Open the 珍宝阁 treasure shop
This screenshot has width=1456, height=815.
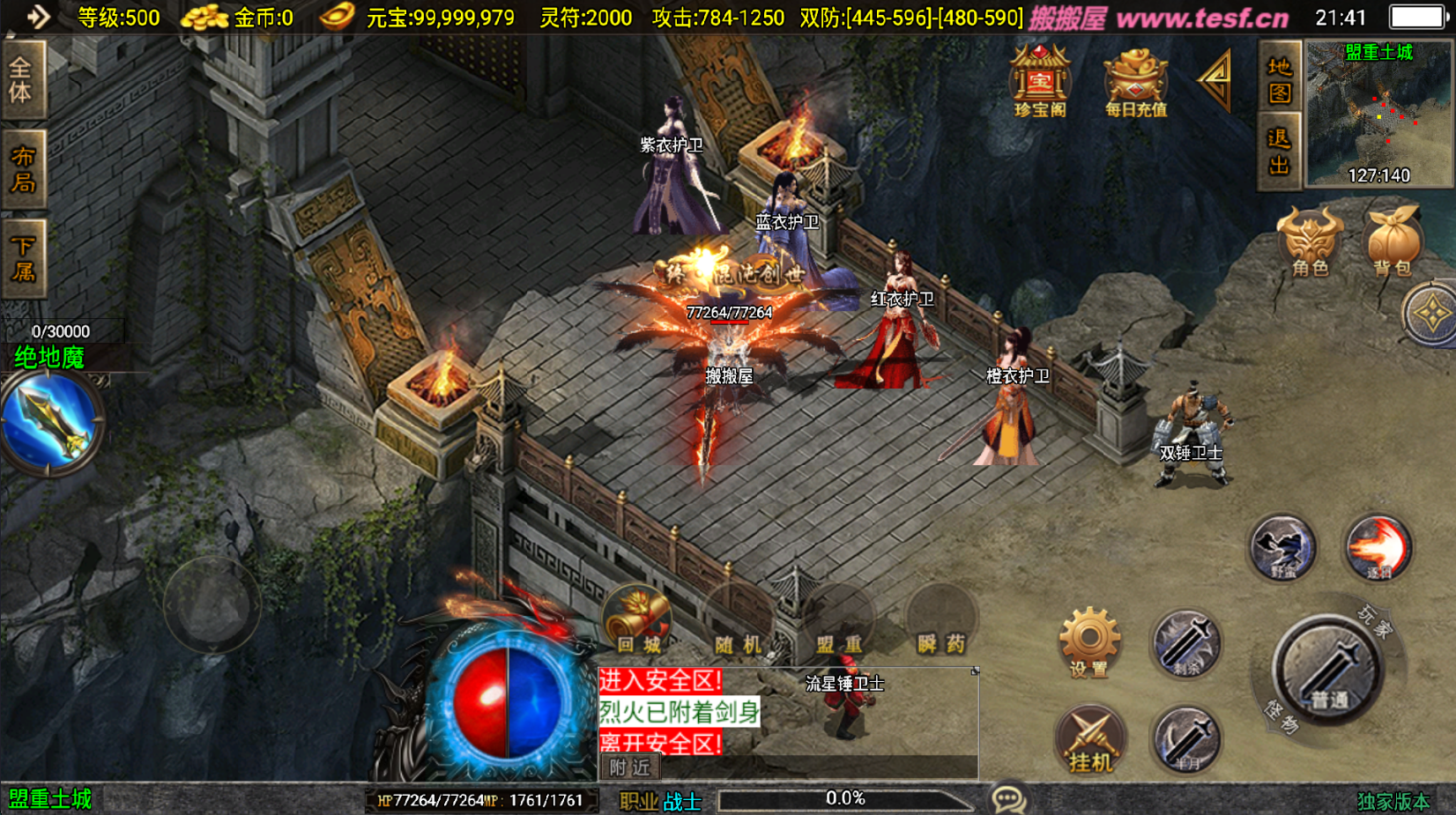[1040, 81]
